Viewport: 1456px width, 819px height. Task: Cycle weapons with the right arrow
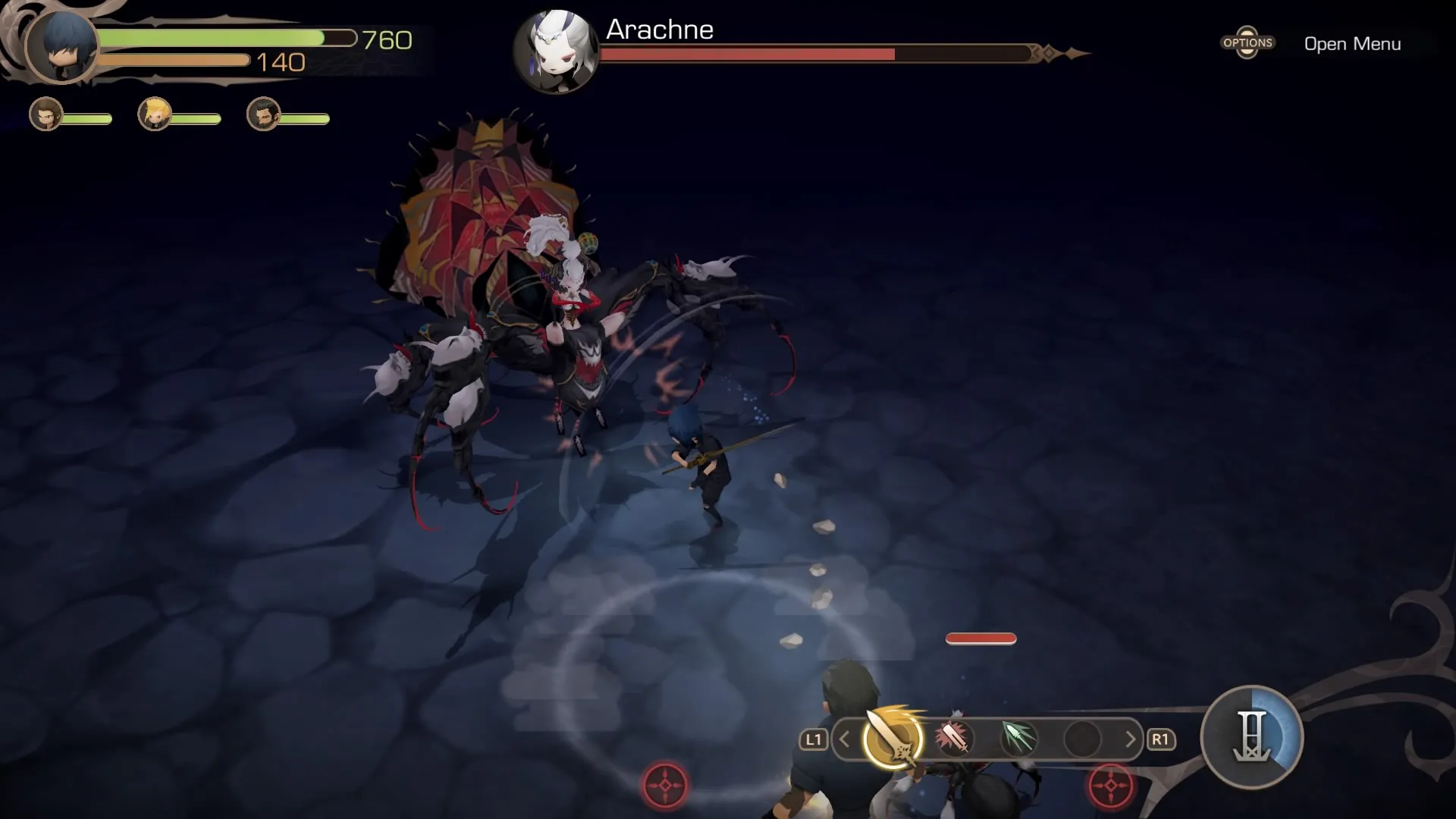pos(1130,739)
